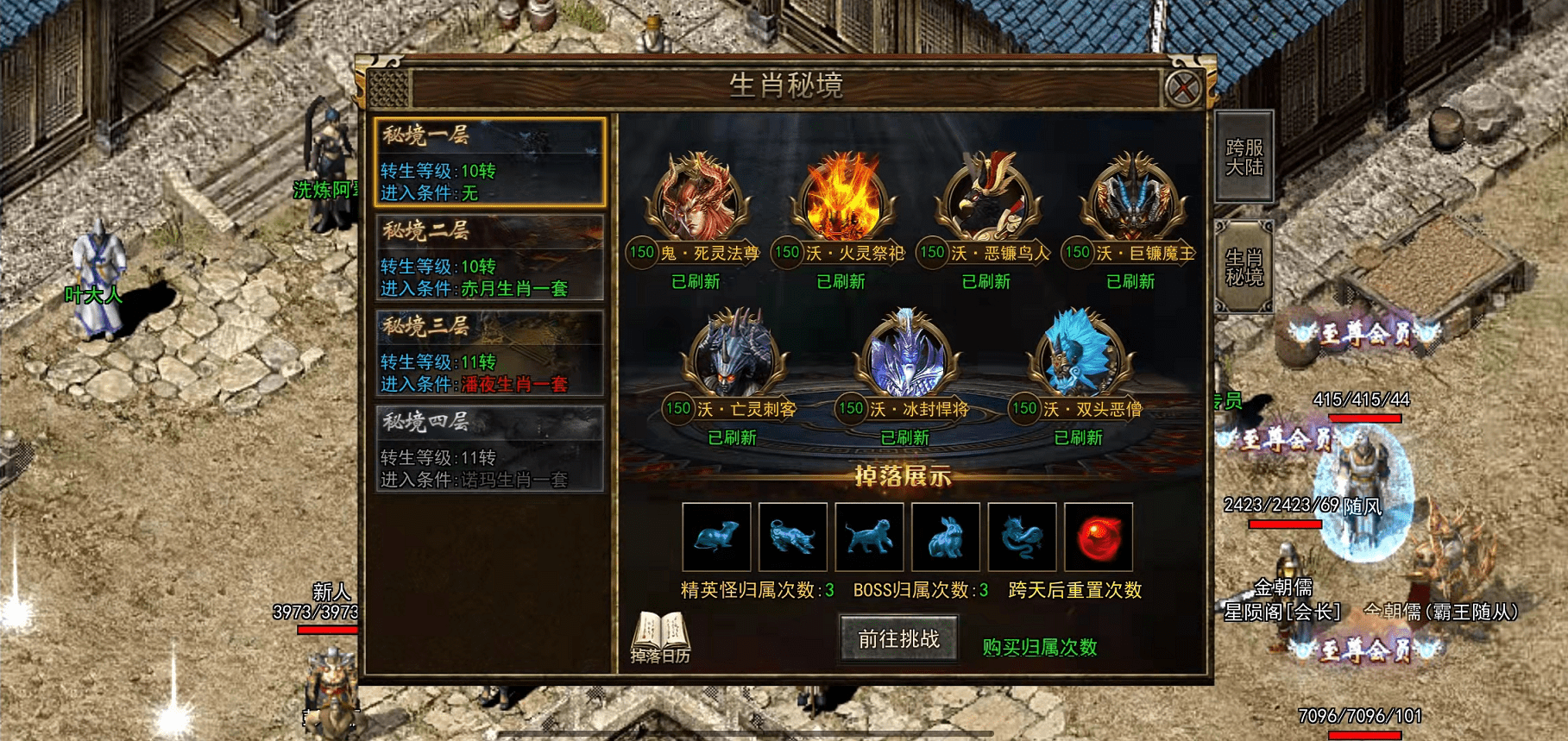This screenshot has width=1568, height=741.
Task: Pick the 沃·恶镰鸟人 boss portrait
Action: 986,198
